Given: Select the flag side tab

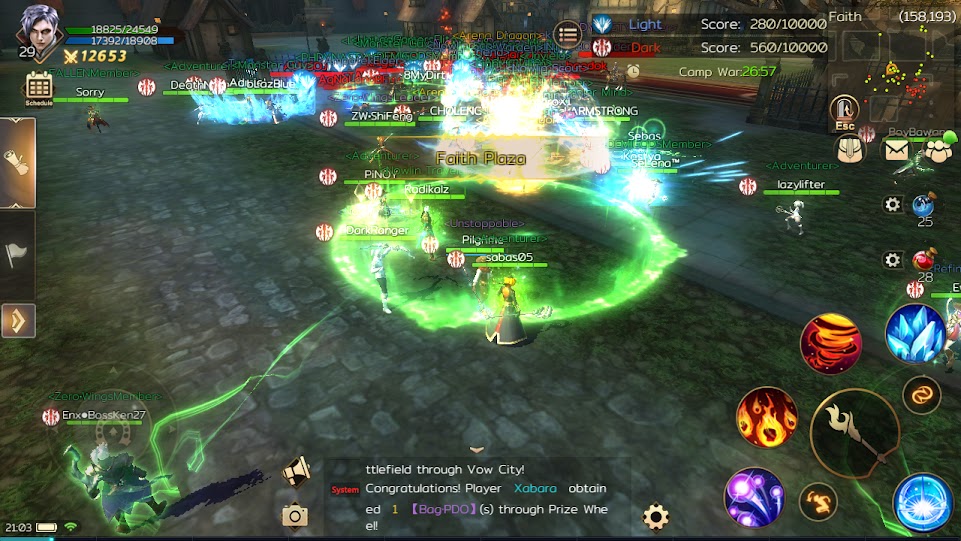Looking at the screenshot, I should tap(18, 254).
